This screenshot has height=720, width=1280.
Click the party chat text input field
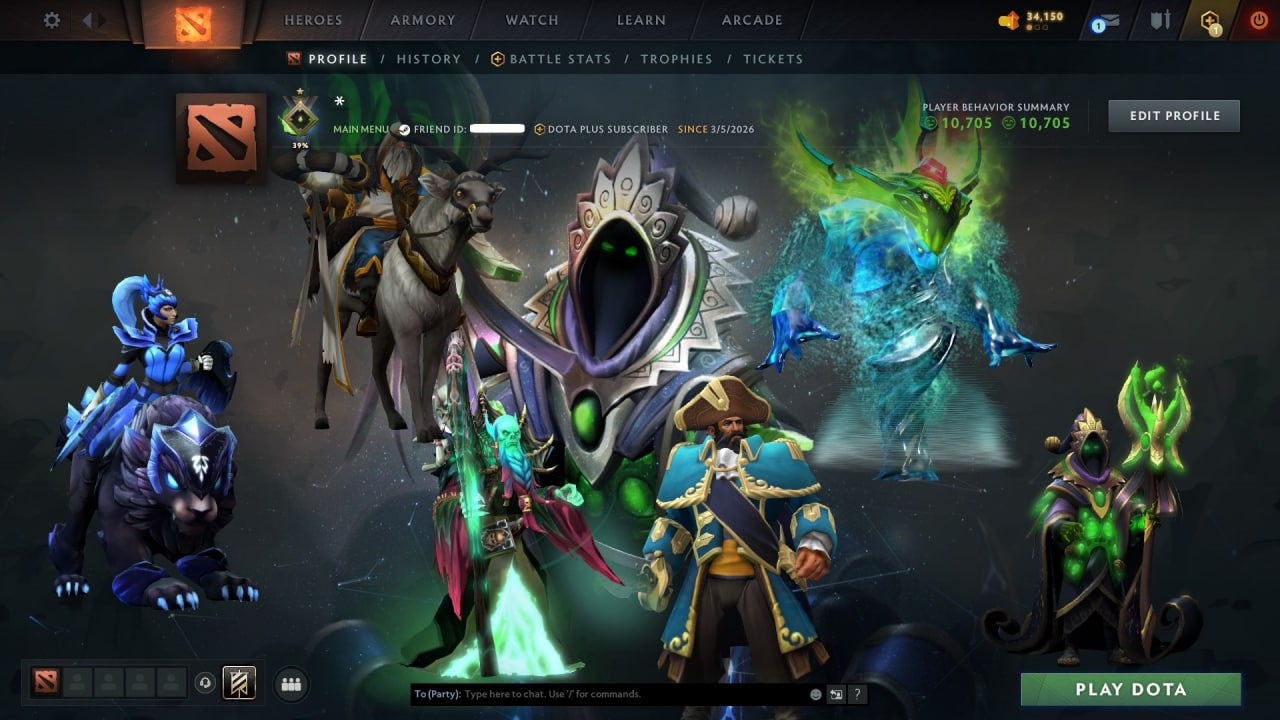pos(600,693)
